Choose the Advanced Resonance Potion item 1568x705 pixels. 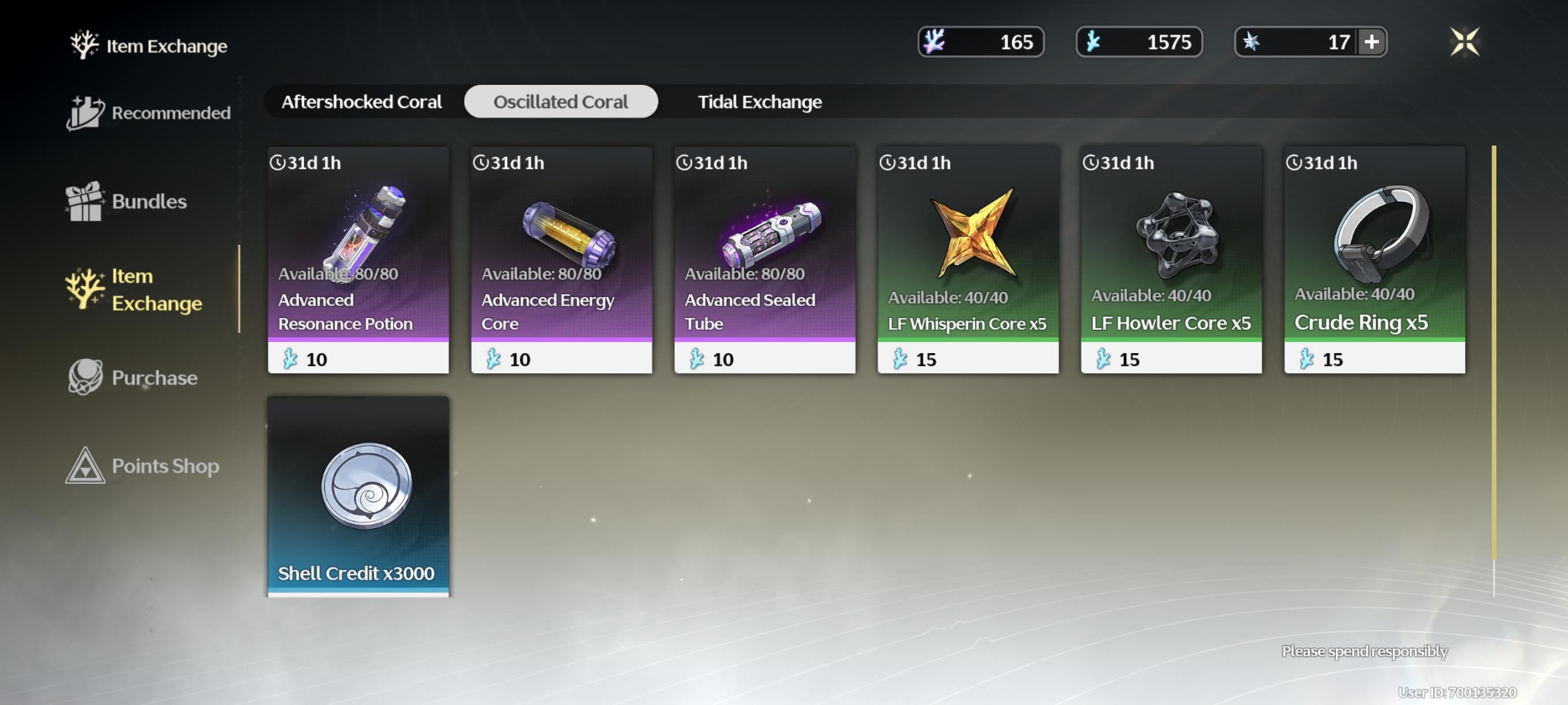[358, 259]
